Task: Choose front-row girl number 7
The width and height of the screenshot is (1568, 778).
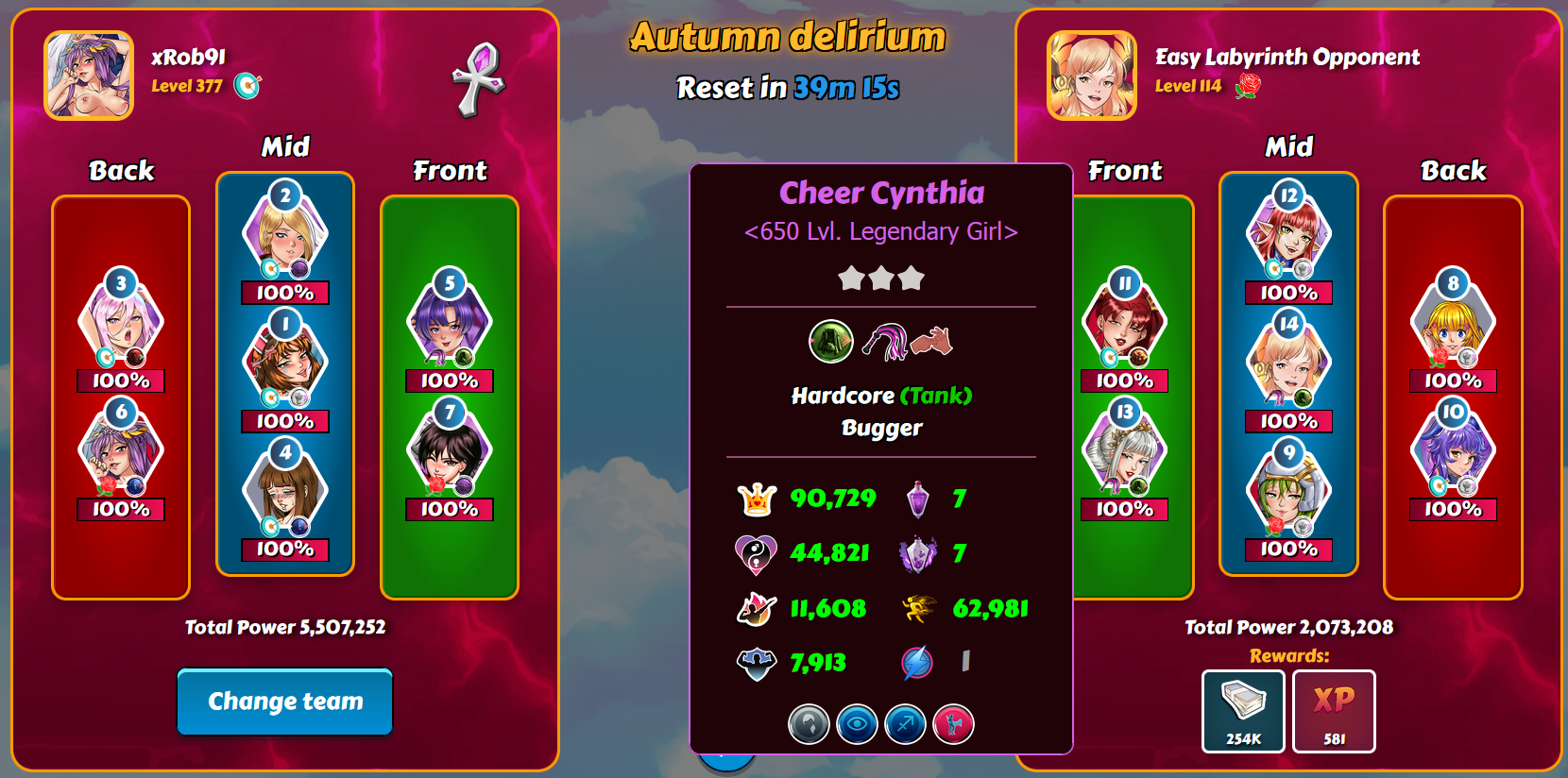Action: [450, 452]
